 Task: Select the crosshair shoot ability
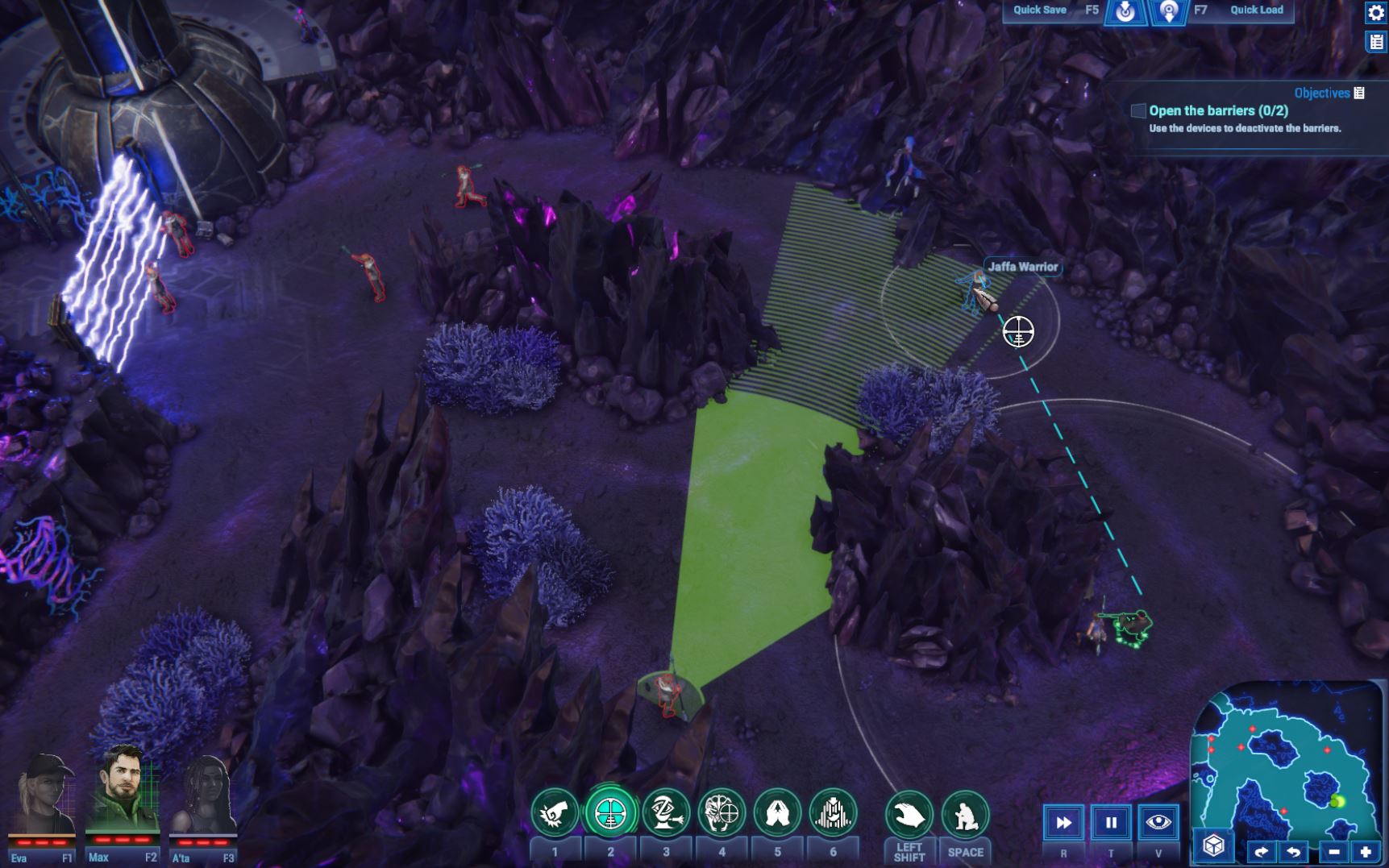pos(610,812)
